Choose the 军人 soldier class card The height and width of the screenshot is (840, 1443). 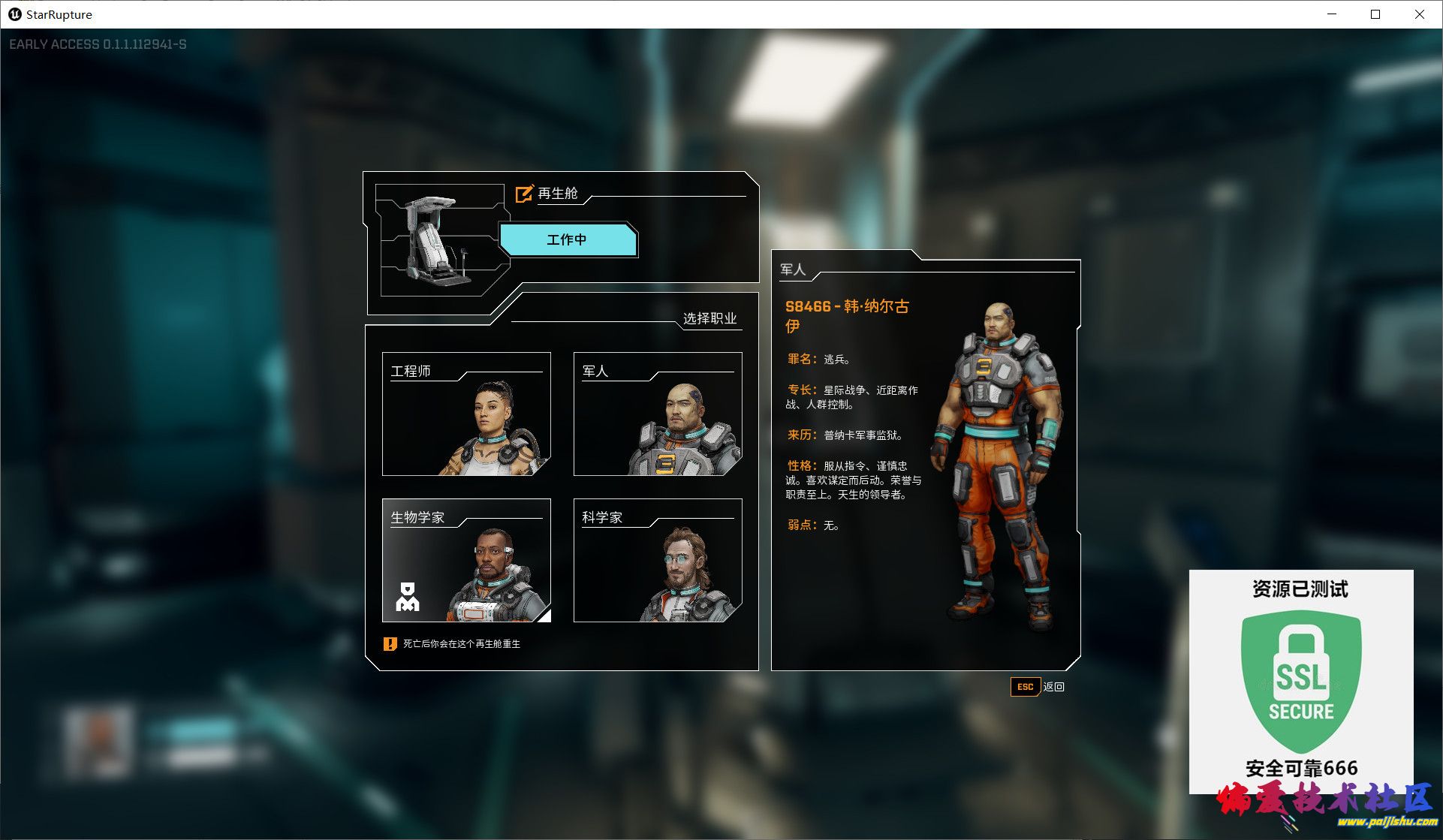point(658,414)
